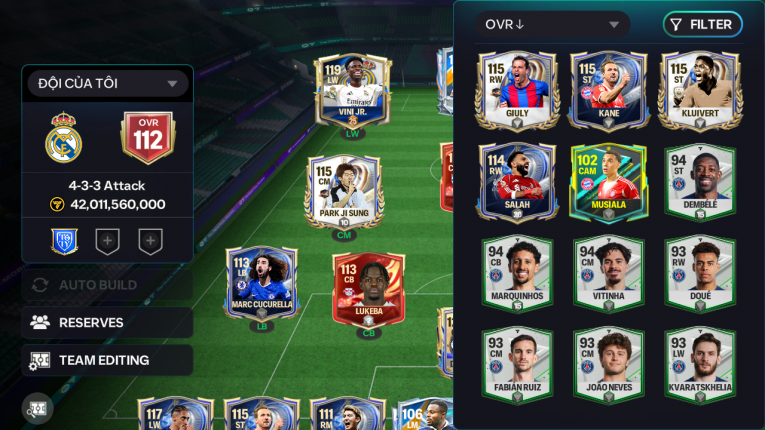Select the Marquinhos 94 CB card
Image resolution: width=765 pixels, height=430 pixels.
[517, 273]
